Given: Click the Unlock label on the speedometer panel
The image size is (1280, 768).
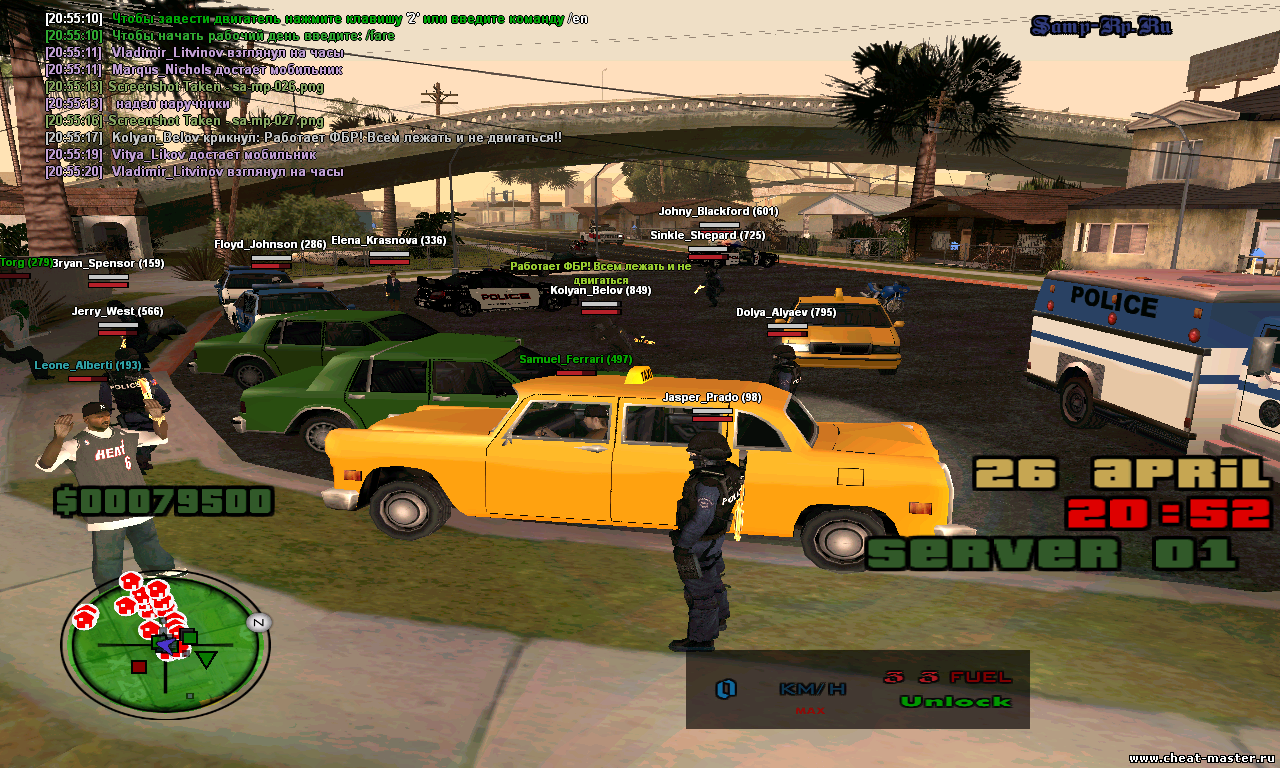Looking at the screenshot, I should (x=955, y=701).
